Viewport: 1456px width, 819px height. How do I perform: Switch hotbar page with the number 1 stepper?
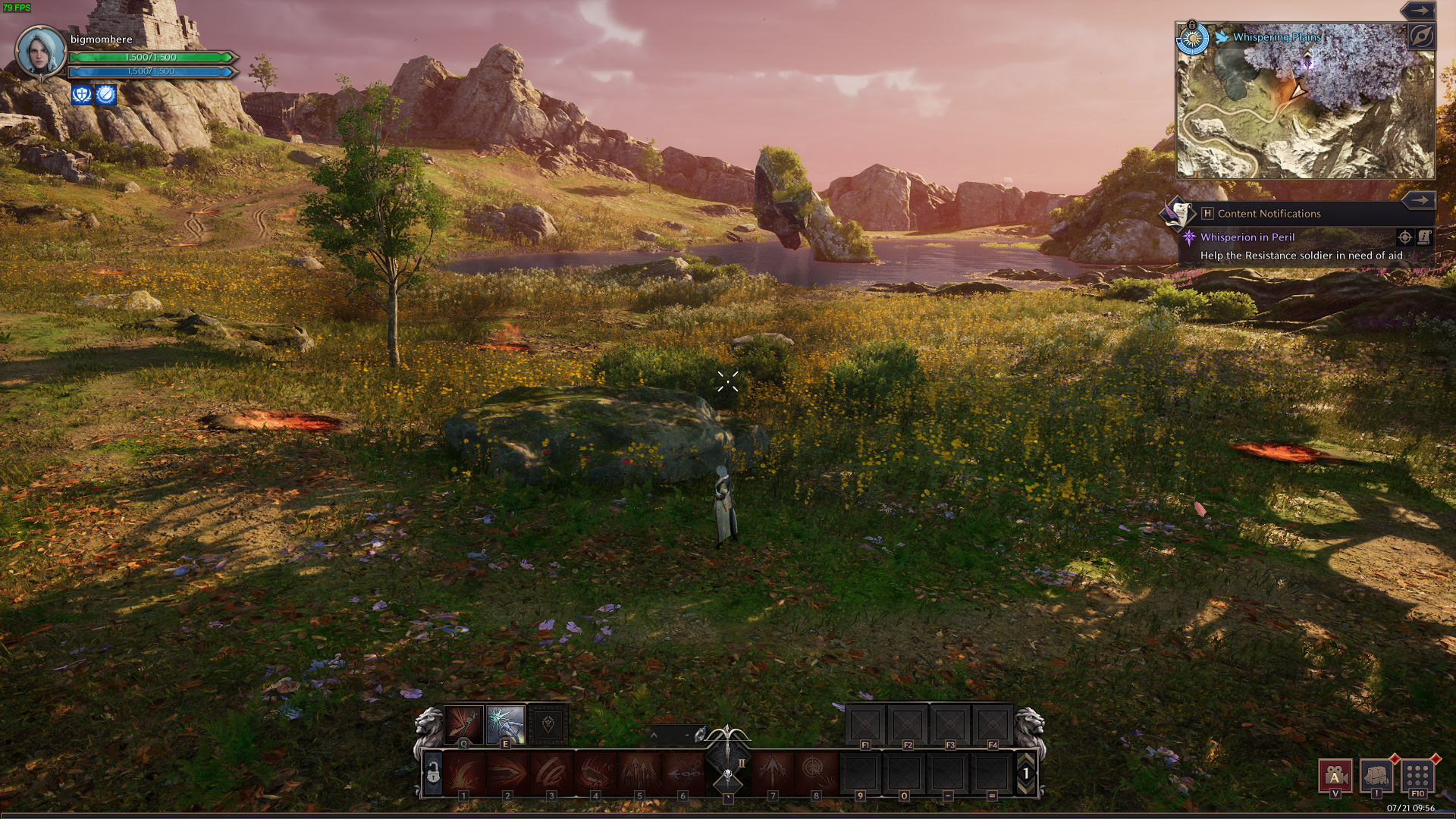[x=1026, y=773]
